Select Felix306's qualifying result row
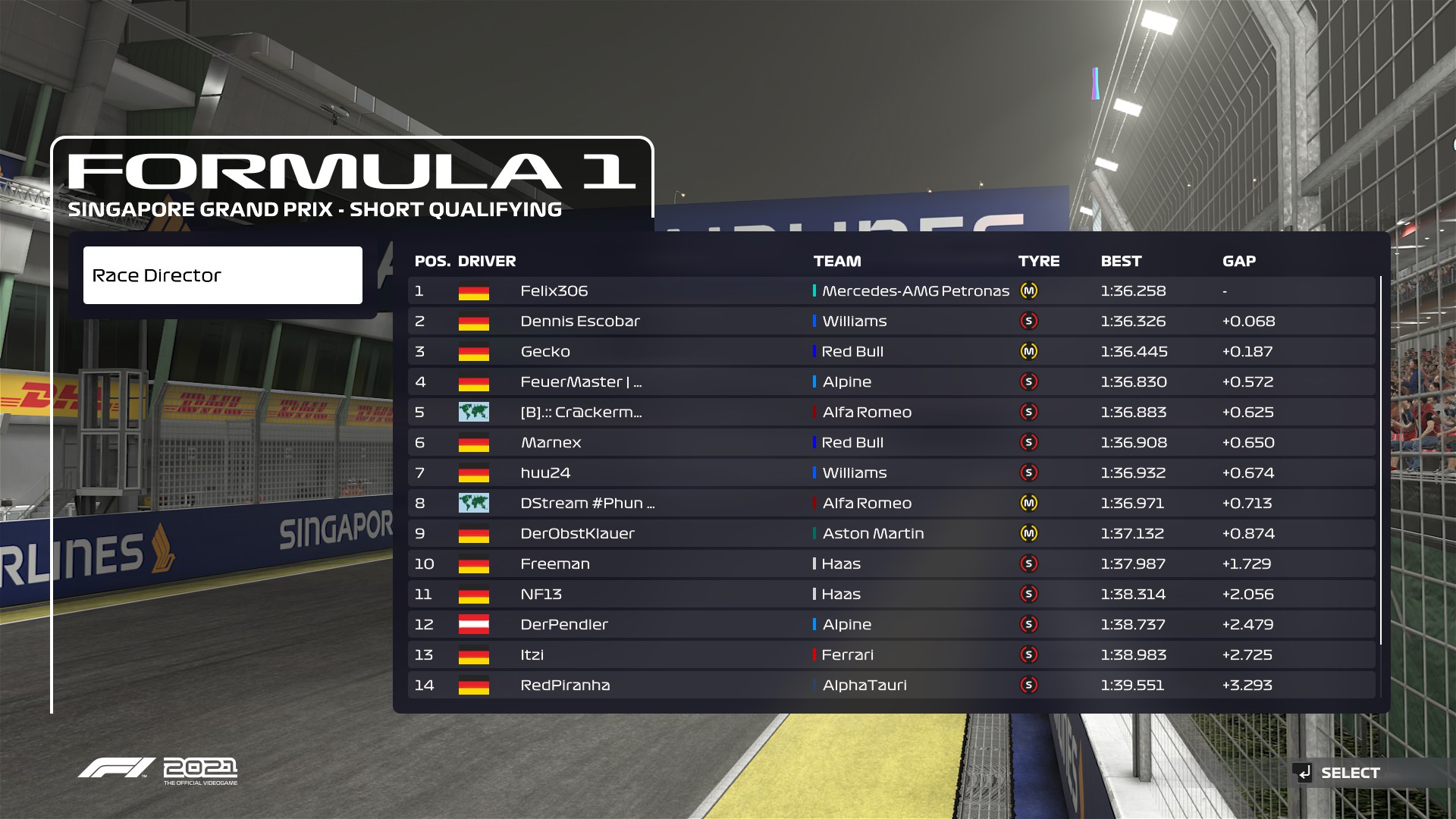Viewport: 1456px width, 819px height. (891, 291)
